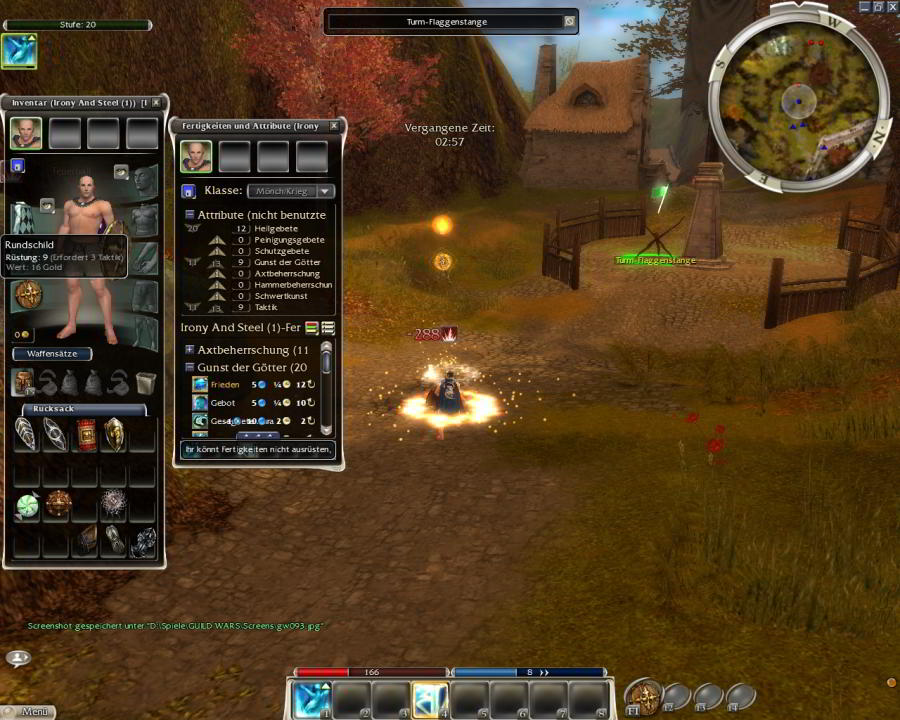The image size is (900, 720).
Task: Select the Rucksack tab
Action: 83,409
